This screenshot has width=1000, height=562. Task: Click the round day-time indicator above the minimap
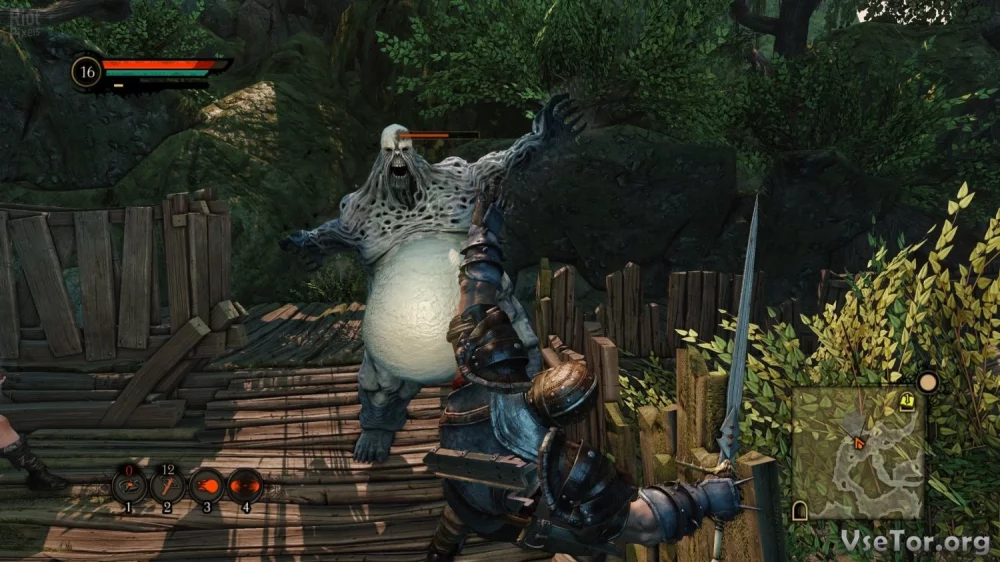tap(928, 382)
